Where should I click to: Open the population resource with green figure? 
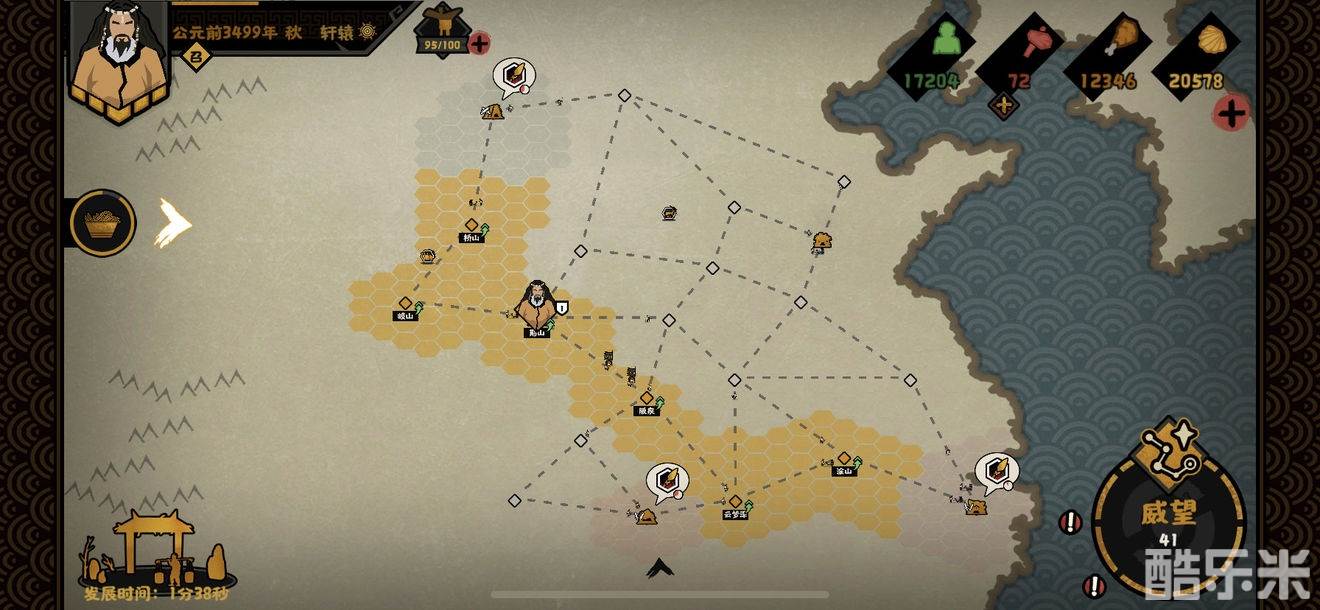[944, 41]
